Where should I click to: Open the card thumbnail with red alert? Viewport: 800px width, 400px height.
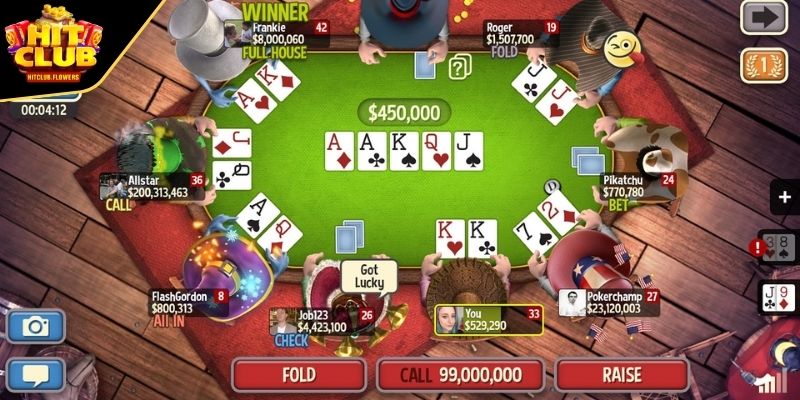[x=777, y=249]
